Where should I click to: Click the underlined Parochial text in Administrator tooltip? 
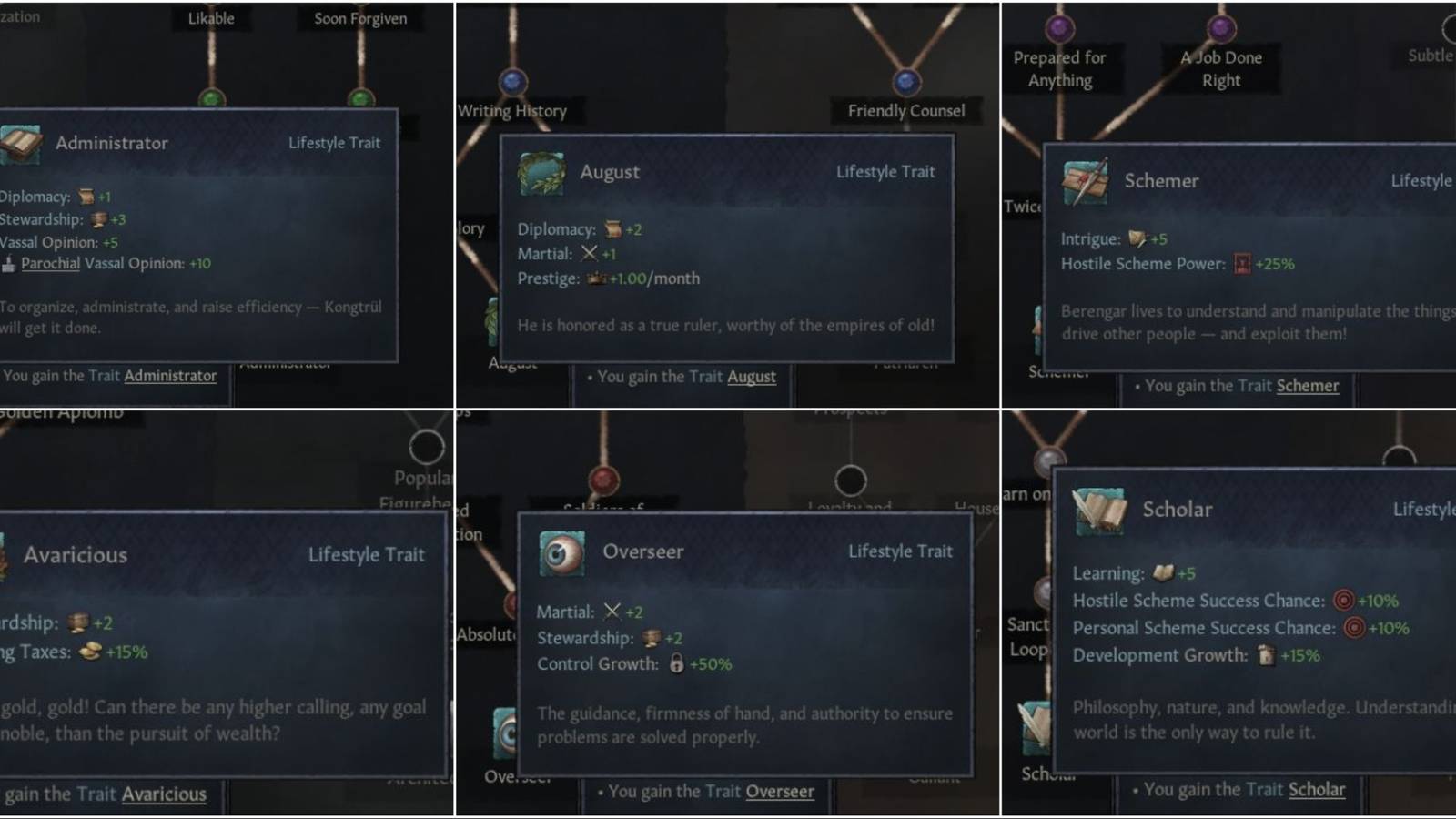coord(49,264)
